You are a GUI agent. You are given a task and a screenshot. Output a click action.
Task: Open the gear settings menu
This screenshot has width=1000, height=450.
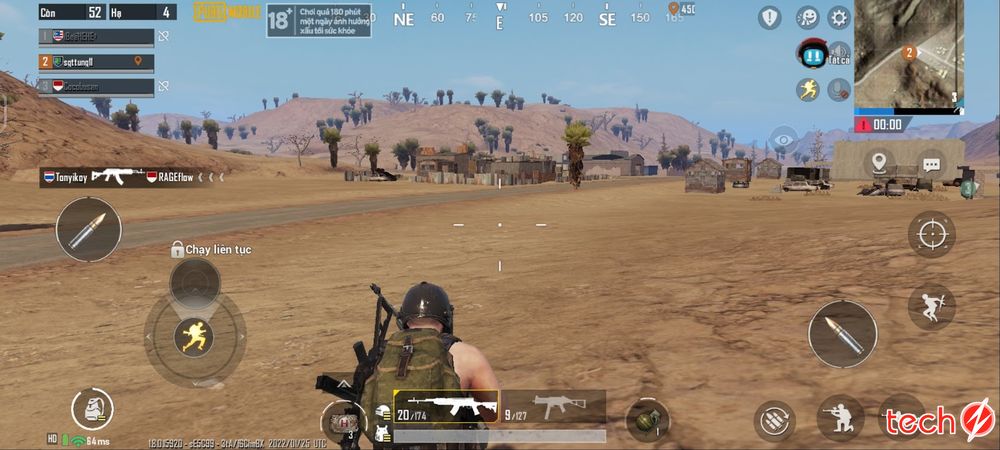tap(838, 17)
